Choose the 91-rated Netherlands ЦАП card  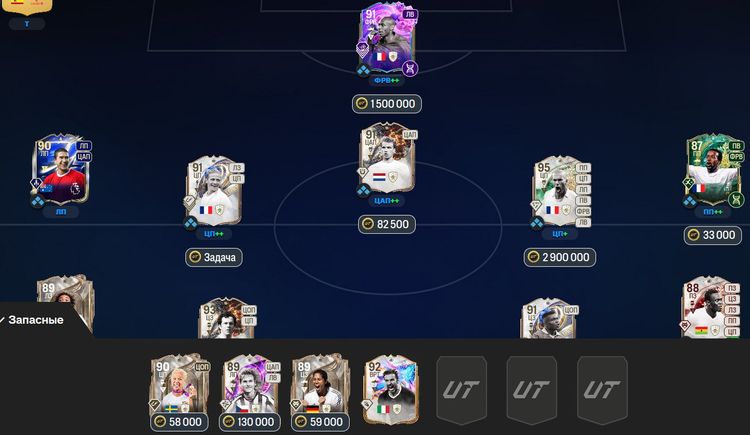tap(387, 158)
